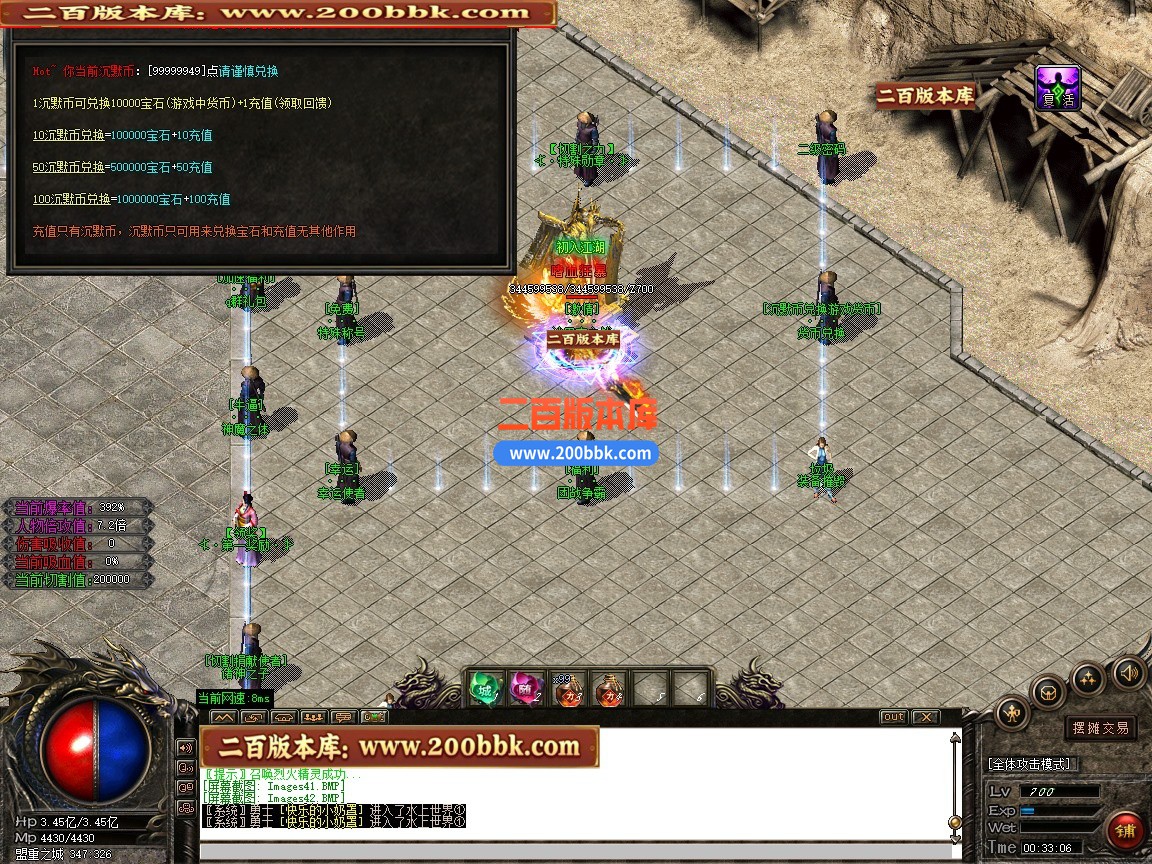Click the chat scrollbar up arrow
Viewport: 1152px width, 864px height.
[955, 739]
